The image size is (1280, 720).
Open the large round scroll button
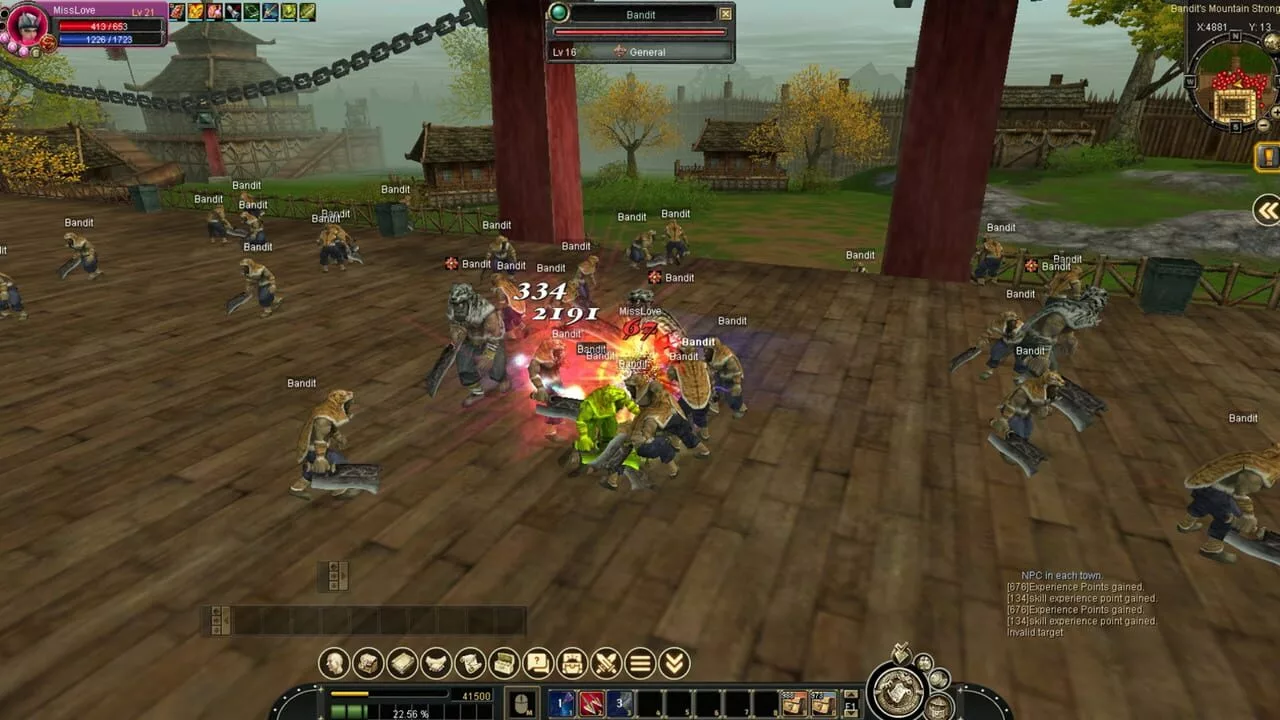pyautogui.click(x=896, y=690)
